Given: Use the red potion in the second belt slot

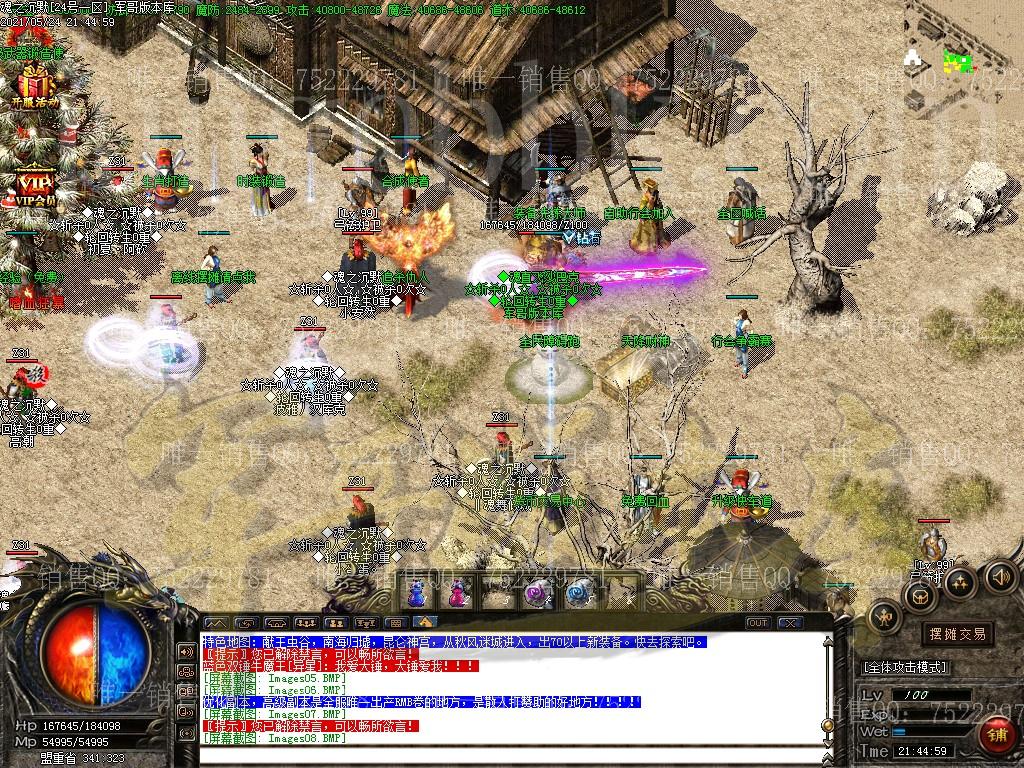Looking at the screenshot, I should (457, 594).
